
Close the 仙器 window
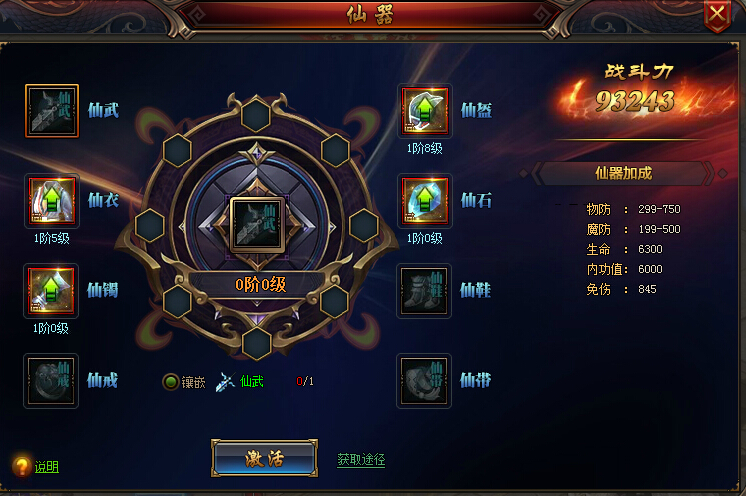coord(716,13)
